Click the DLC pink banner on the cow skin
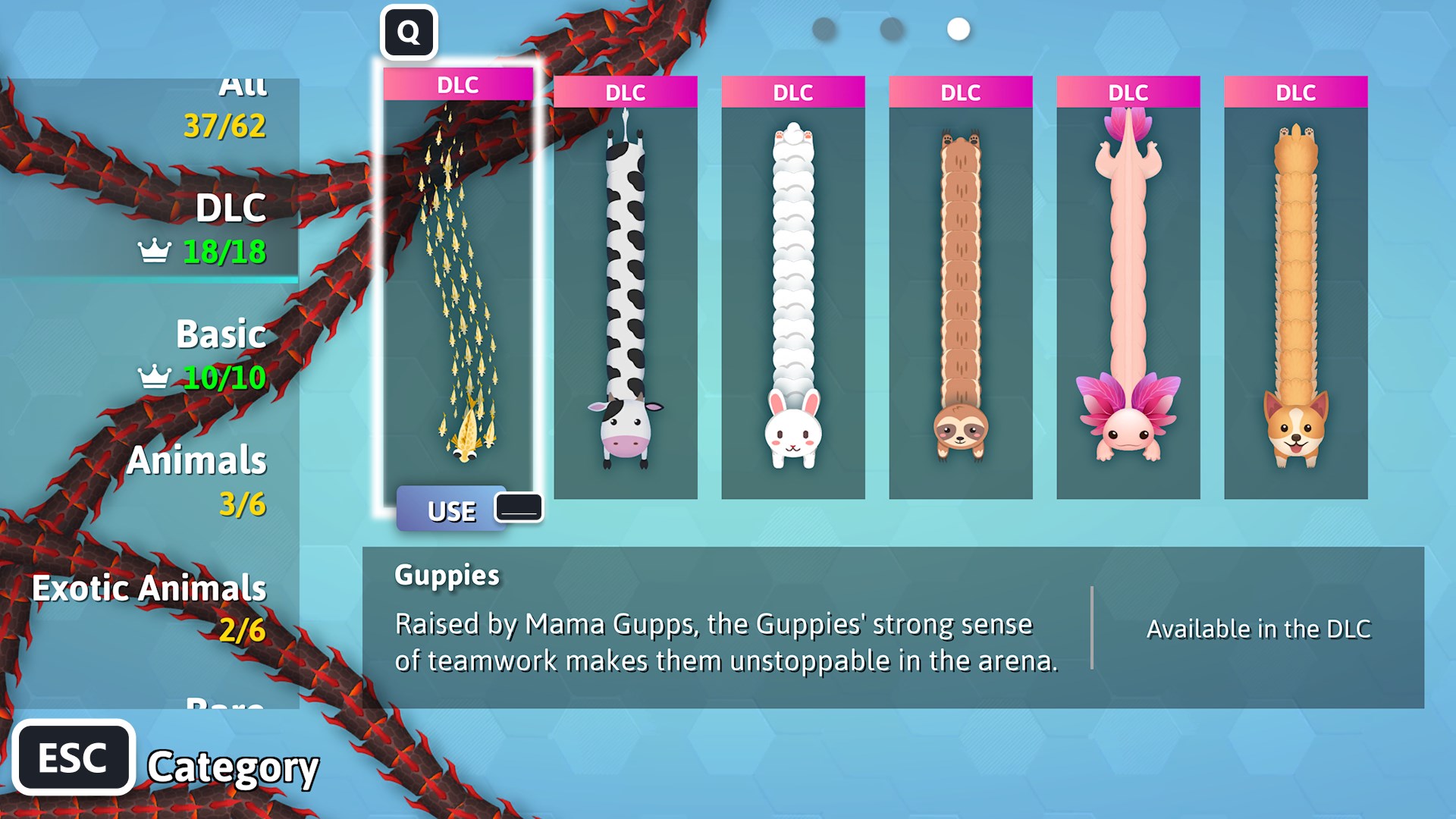1456x819 pixels. [626, 93]
